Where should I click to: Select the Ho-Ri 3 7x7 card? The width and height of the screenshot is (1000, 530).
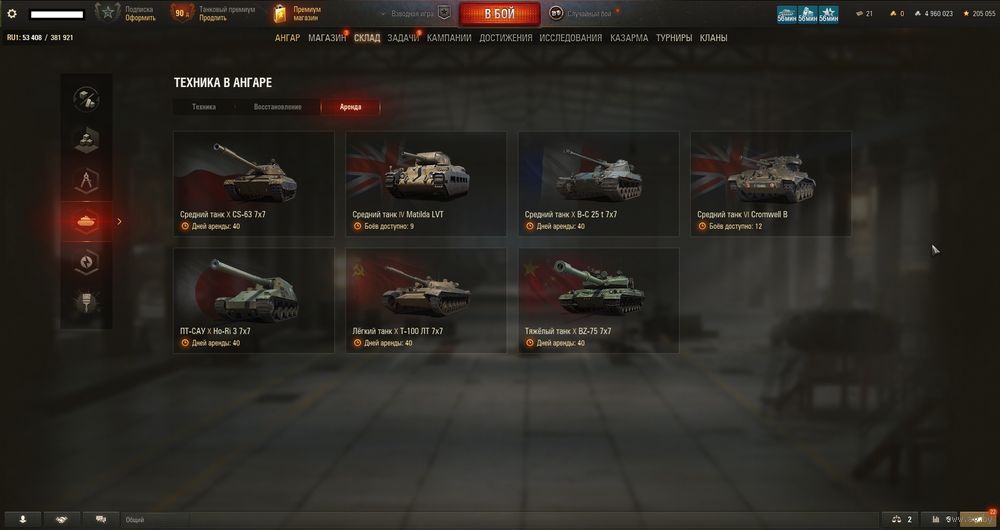pos(254,300)
